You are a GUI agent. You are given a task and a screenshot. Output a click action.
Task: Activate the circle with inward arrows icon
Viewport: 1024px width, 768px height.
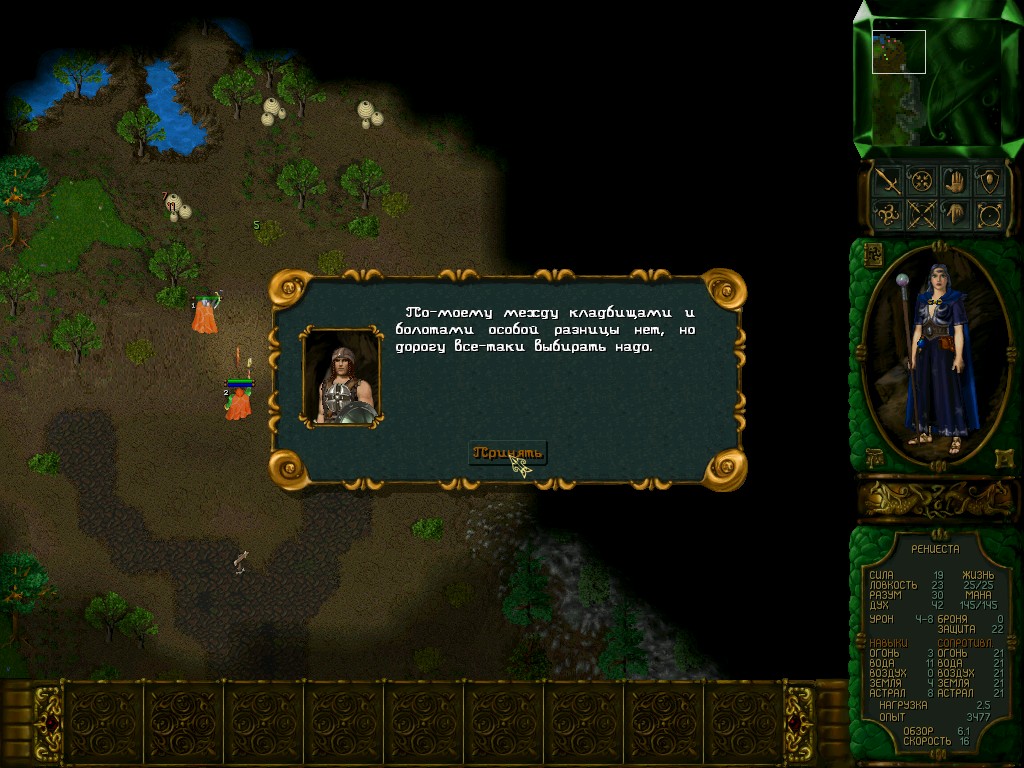(921, 181)
